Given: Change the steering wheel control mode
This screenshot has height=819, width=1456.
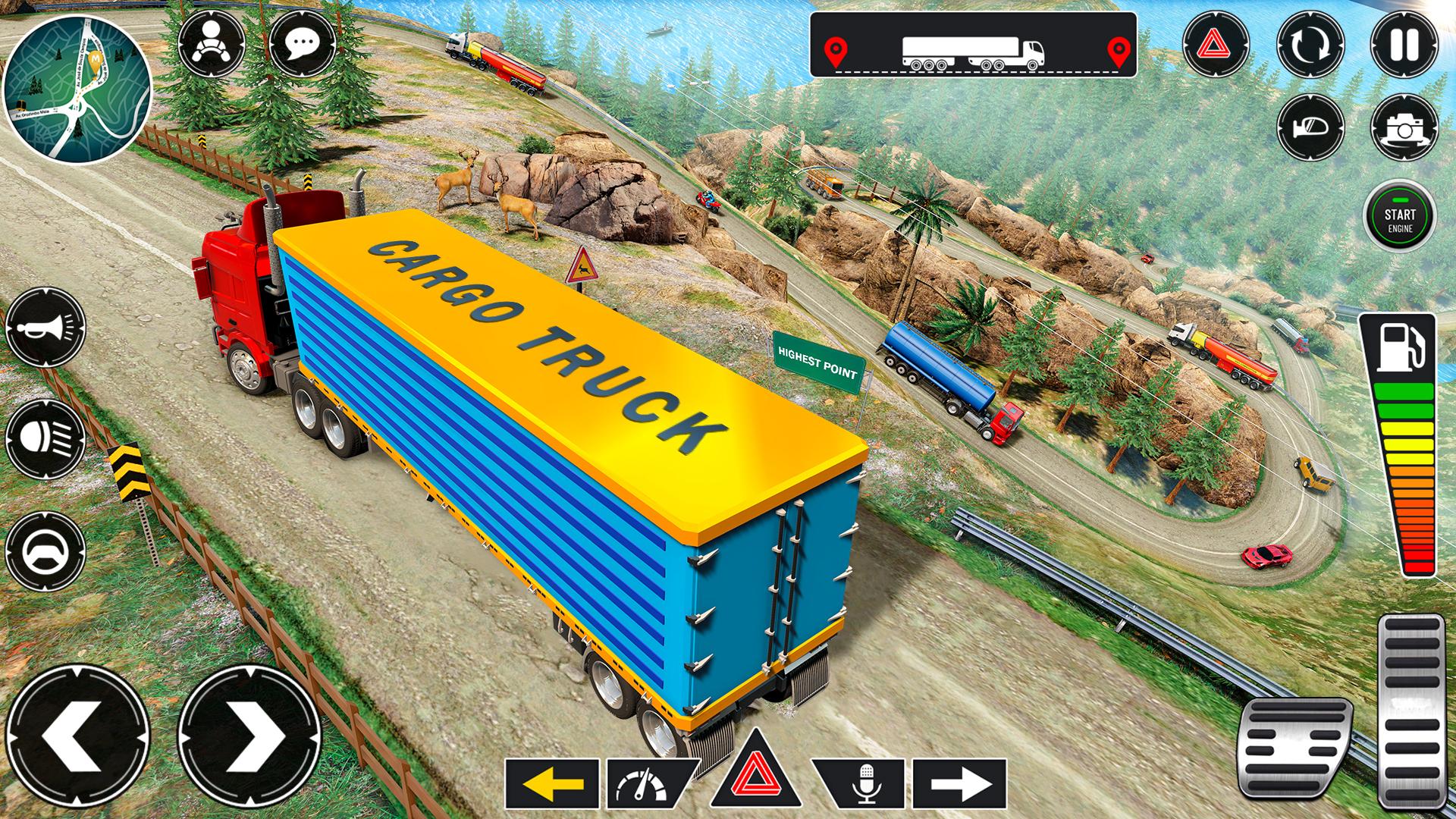Looking at the screenshot, I should click(45, 551).
